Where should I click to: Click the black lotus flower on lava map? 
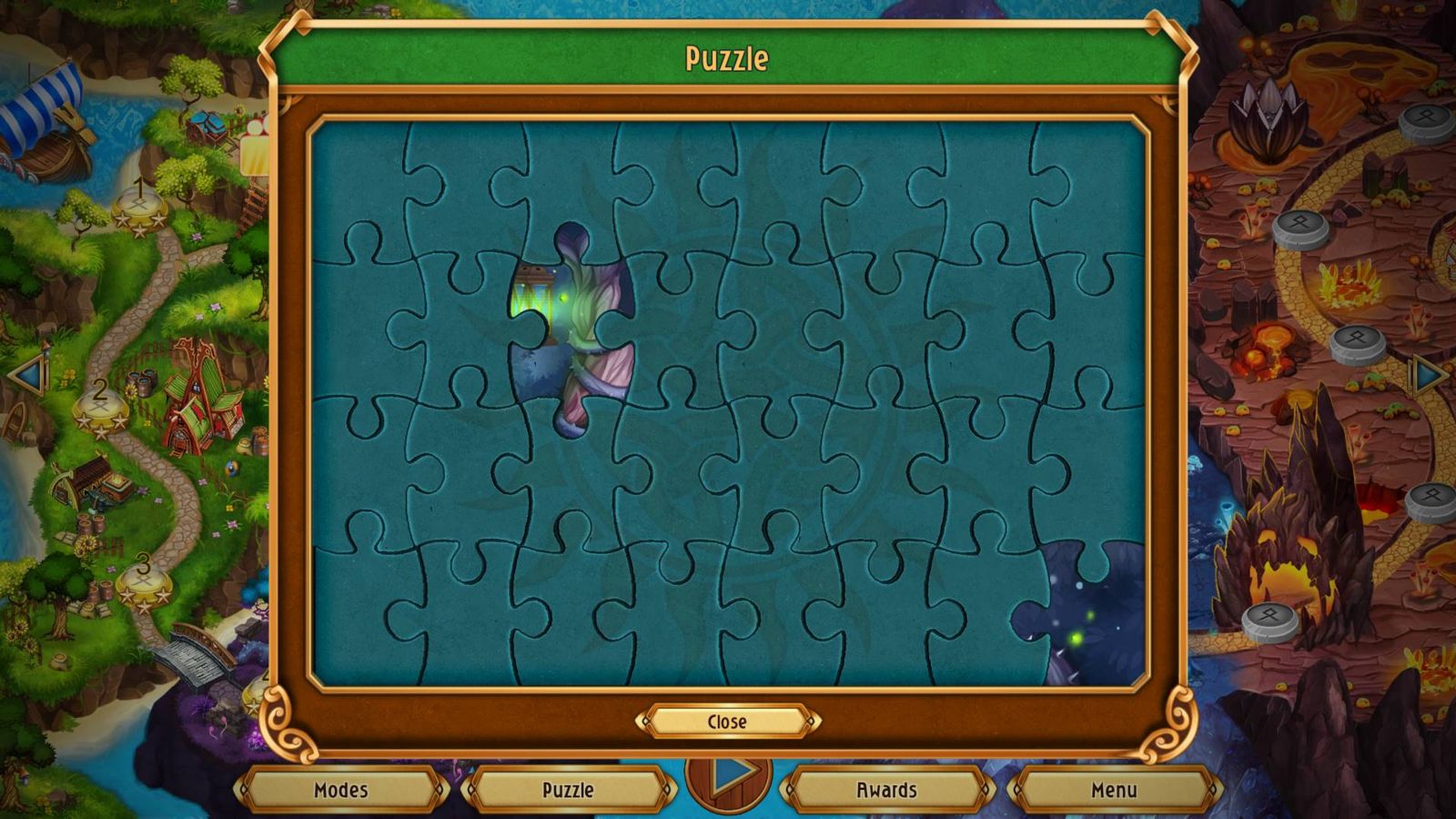click(1265, 118)
